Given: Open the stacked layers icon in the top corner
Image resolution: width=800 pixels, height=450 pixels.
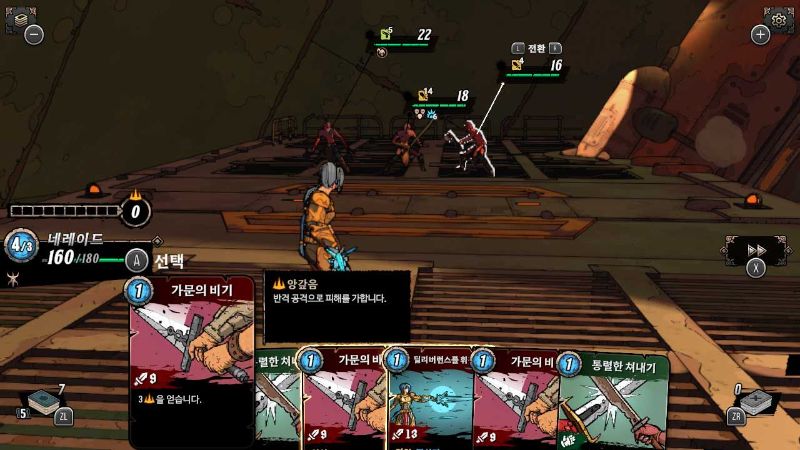Looking at the screenshot, I should (x=20, y=17).
